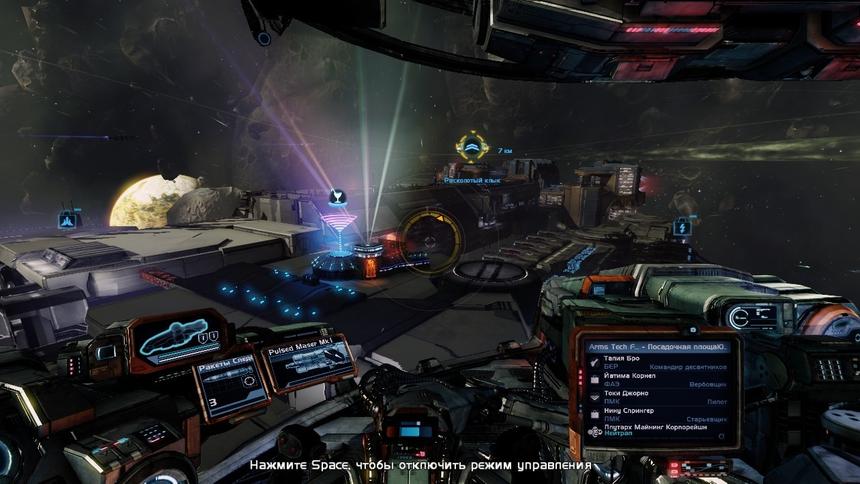The image size is (860, 484).
Task: Click the lightning bolt station marker
Action: pos(682,226)
